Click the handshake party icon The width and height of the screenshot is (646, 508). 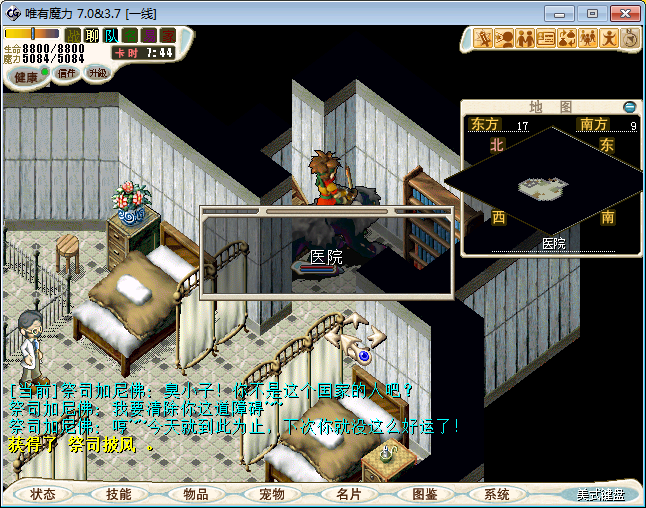525,39
